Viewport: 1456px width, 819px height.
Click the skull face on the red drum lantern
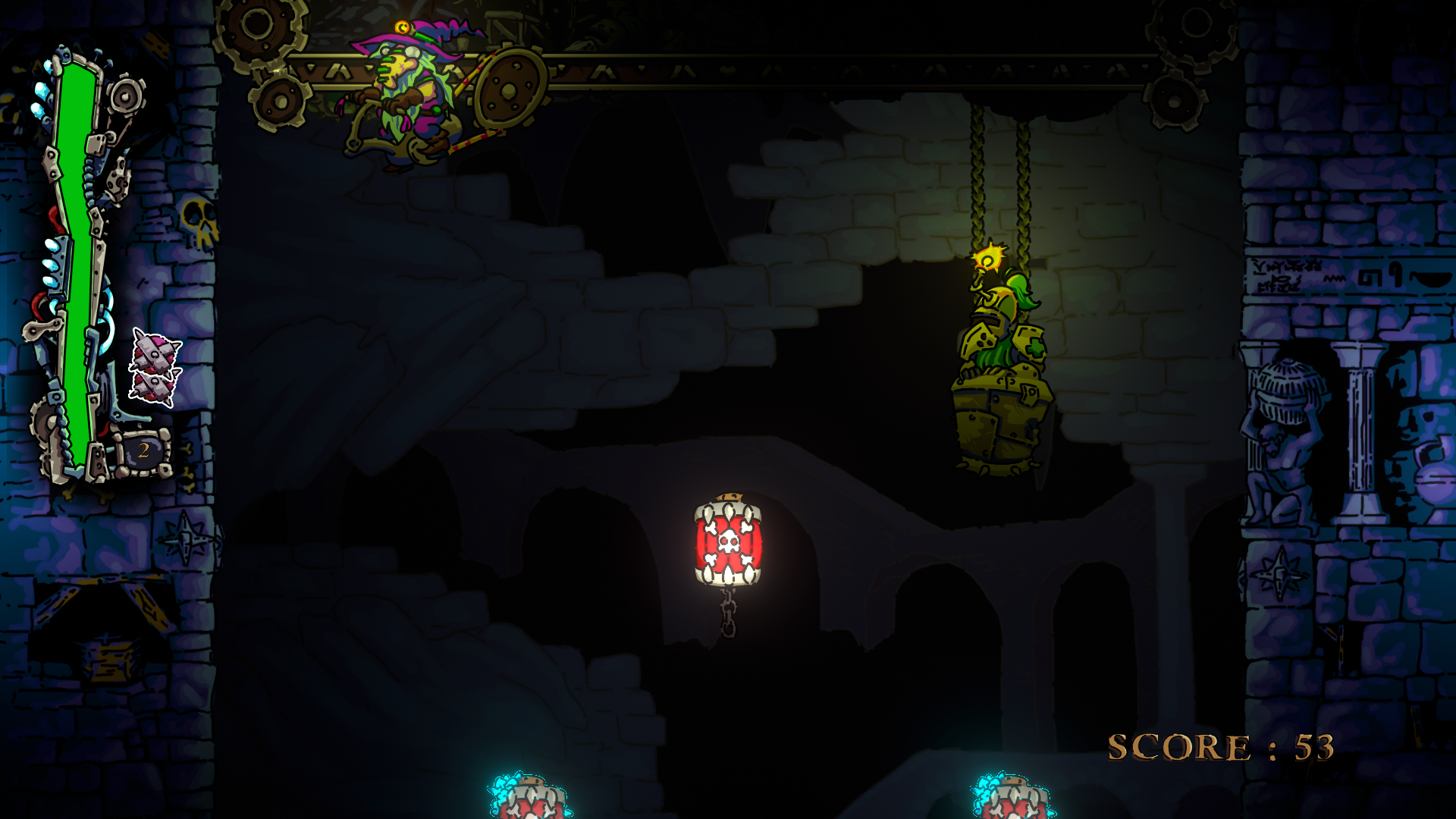tap(730, 540)
